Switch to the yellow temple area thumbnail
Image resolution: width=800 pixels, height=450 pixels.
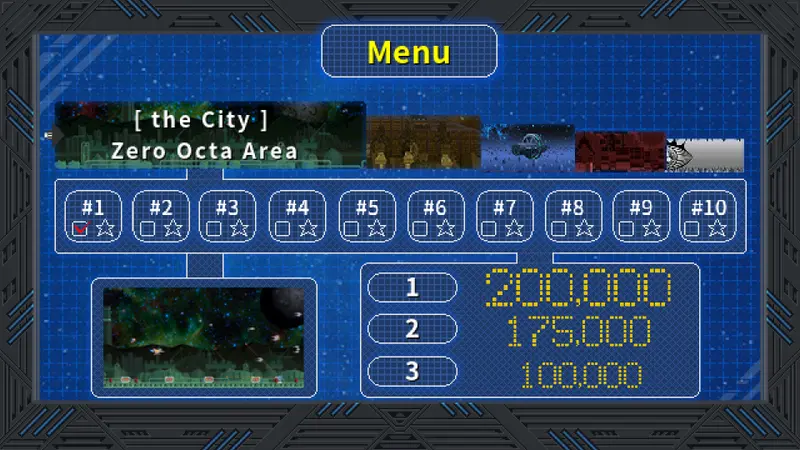point(424,142)
